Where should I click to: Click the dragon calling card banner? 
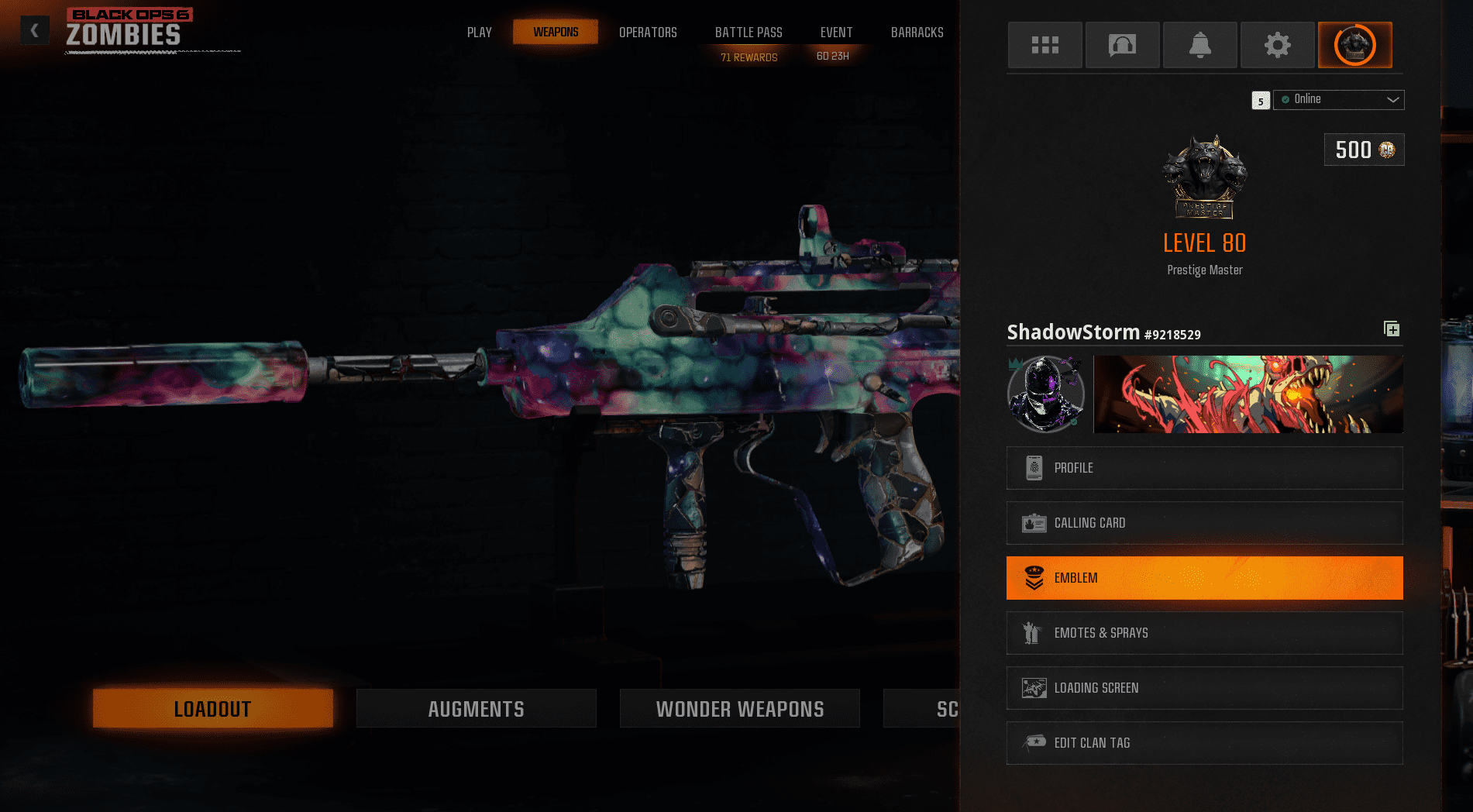1248,394
